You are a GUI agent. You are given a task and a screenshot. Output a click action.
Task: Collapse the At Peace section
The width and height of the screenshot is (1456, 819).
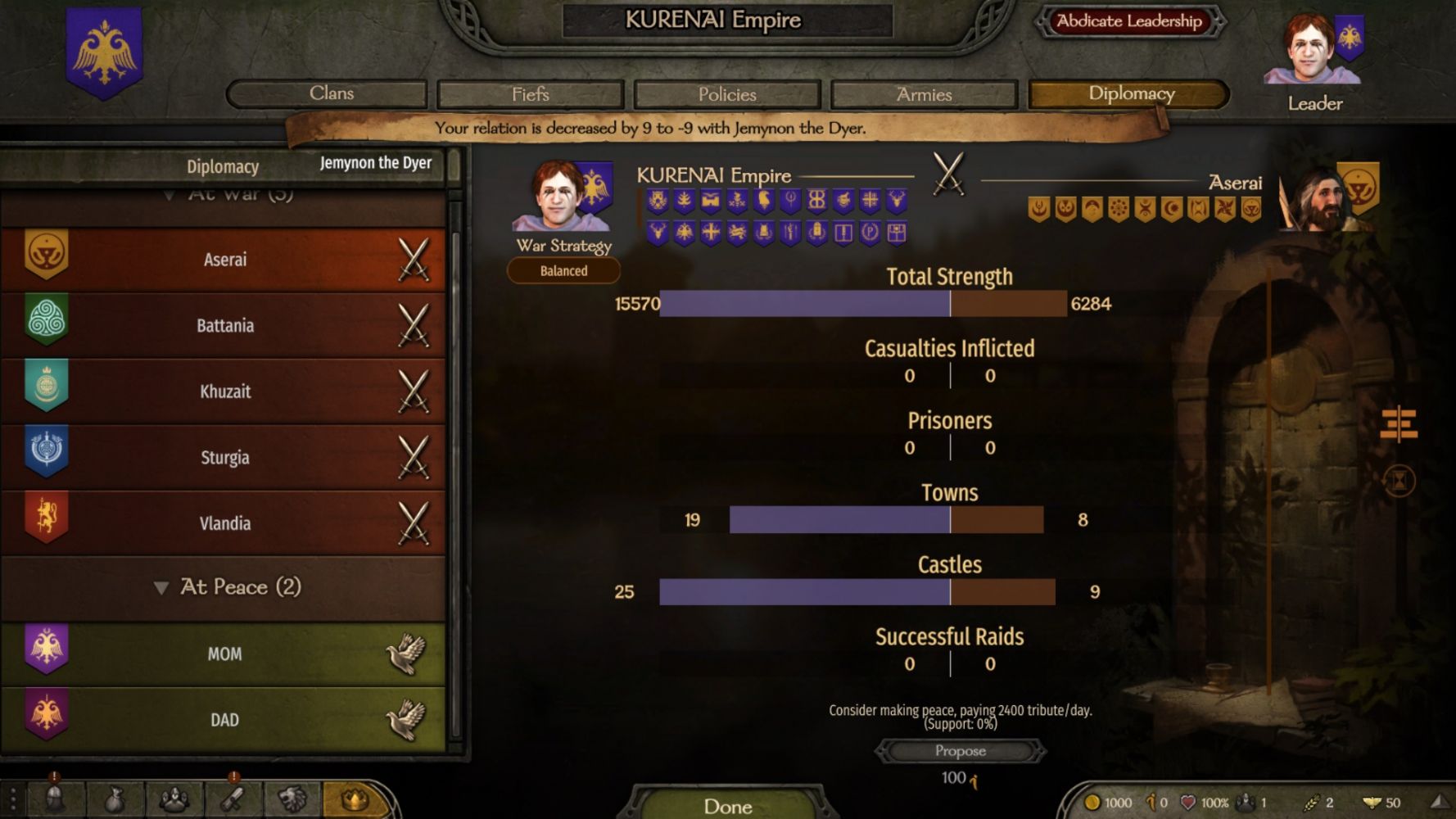(x=161, y=588)
